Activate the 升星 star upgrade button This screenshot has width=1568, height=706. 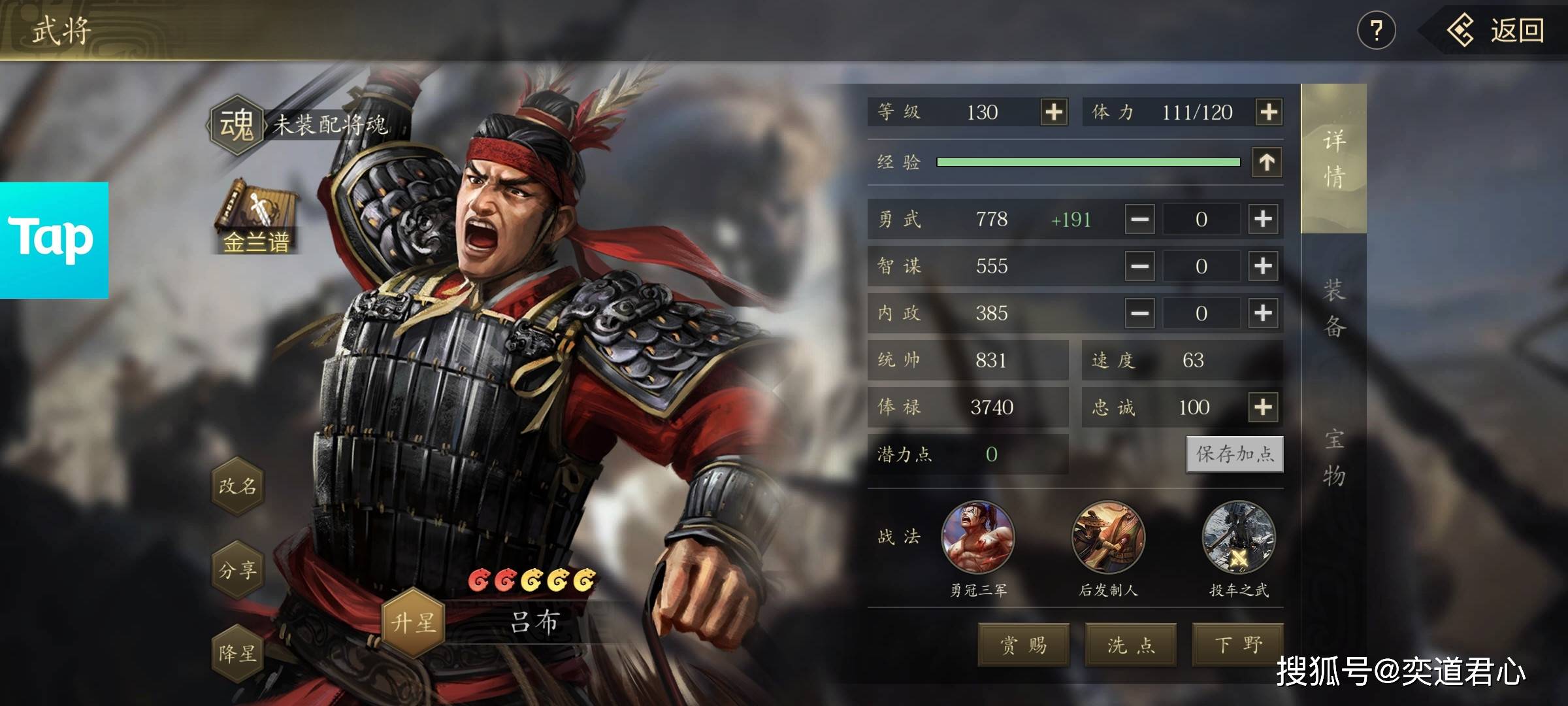tap(413, 622)
